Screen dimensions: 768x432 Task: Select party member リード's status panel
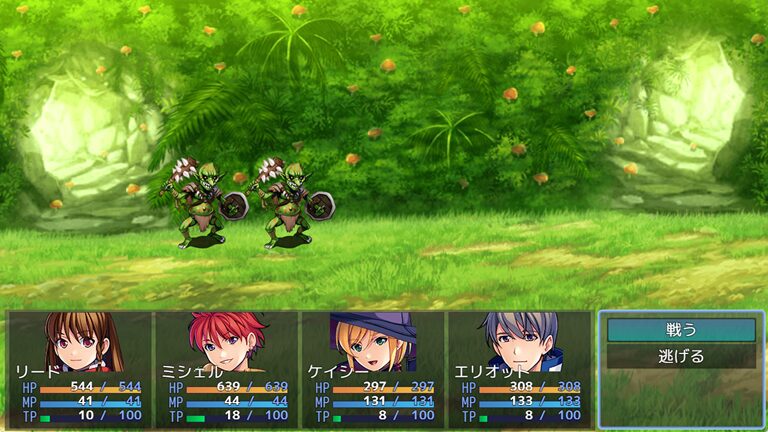pyautogui.click(x=79, y=369)
